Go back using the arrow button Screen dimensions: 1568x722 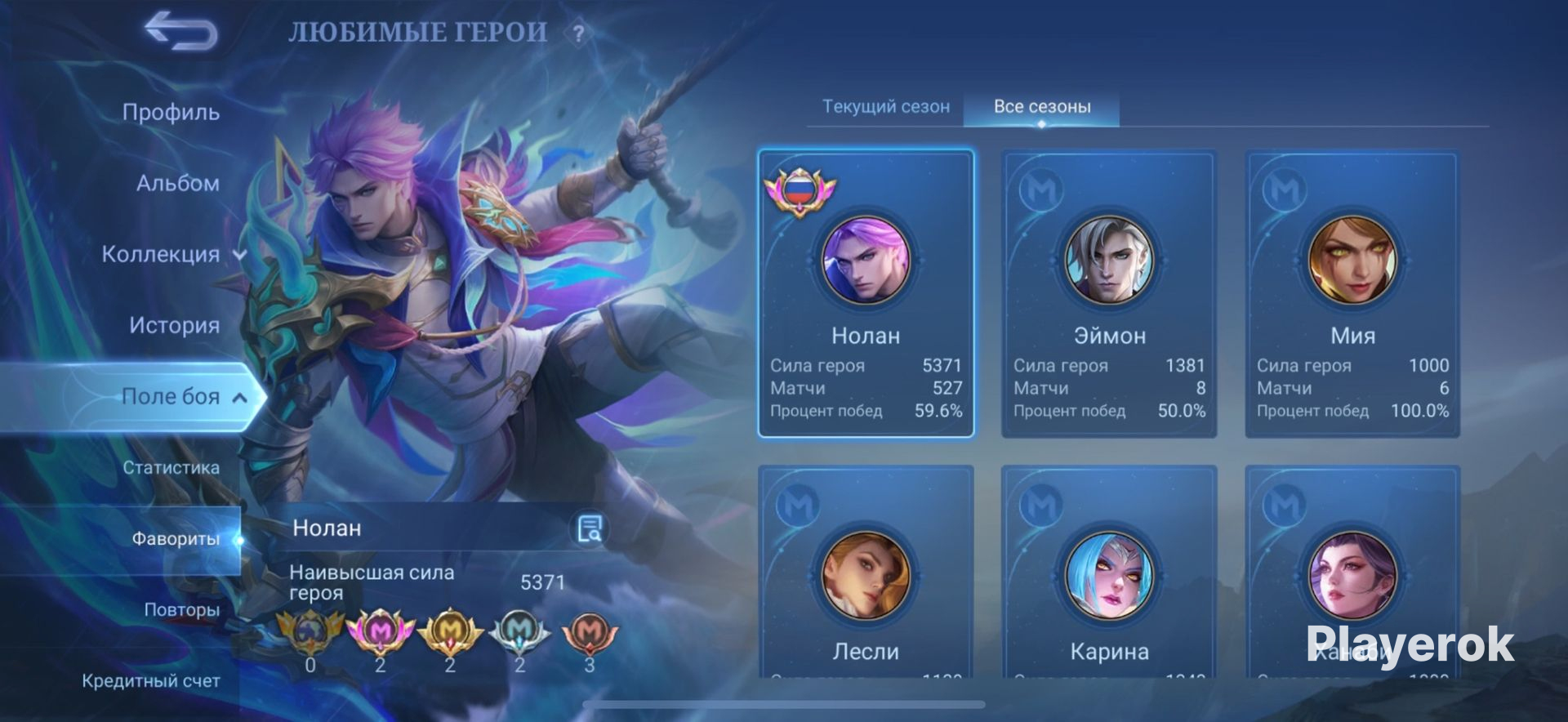click(181, 32)
